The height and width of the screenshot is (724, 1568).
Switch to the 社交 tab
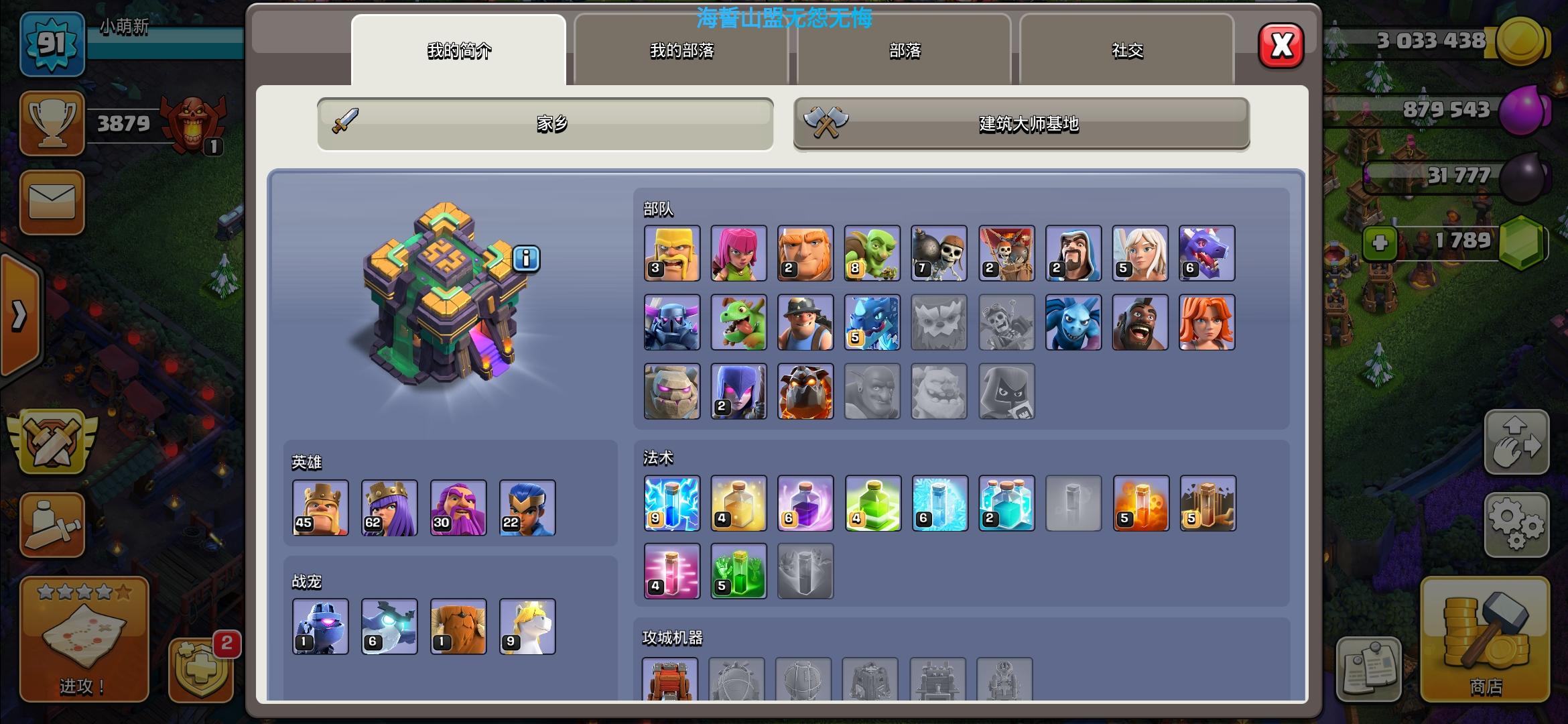point(1128,50)
